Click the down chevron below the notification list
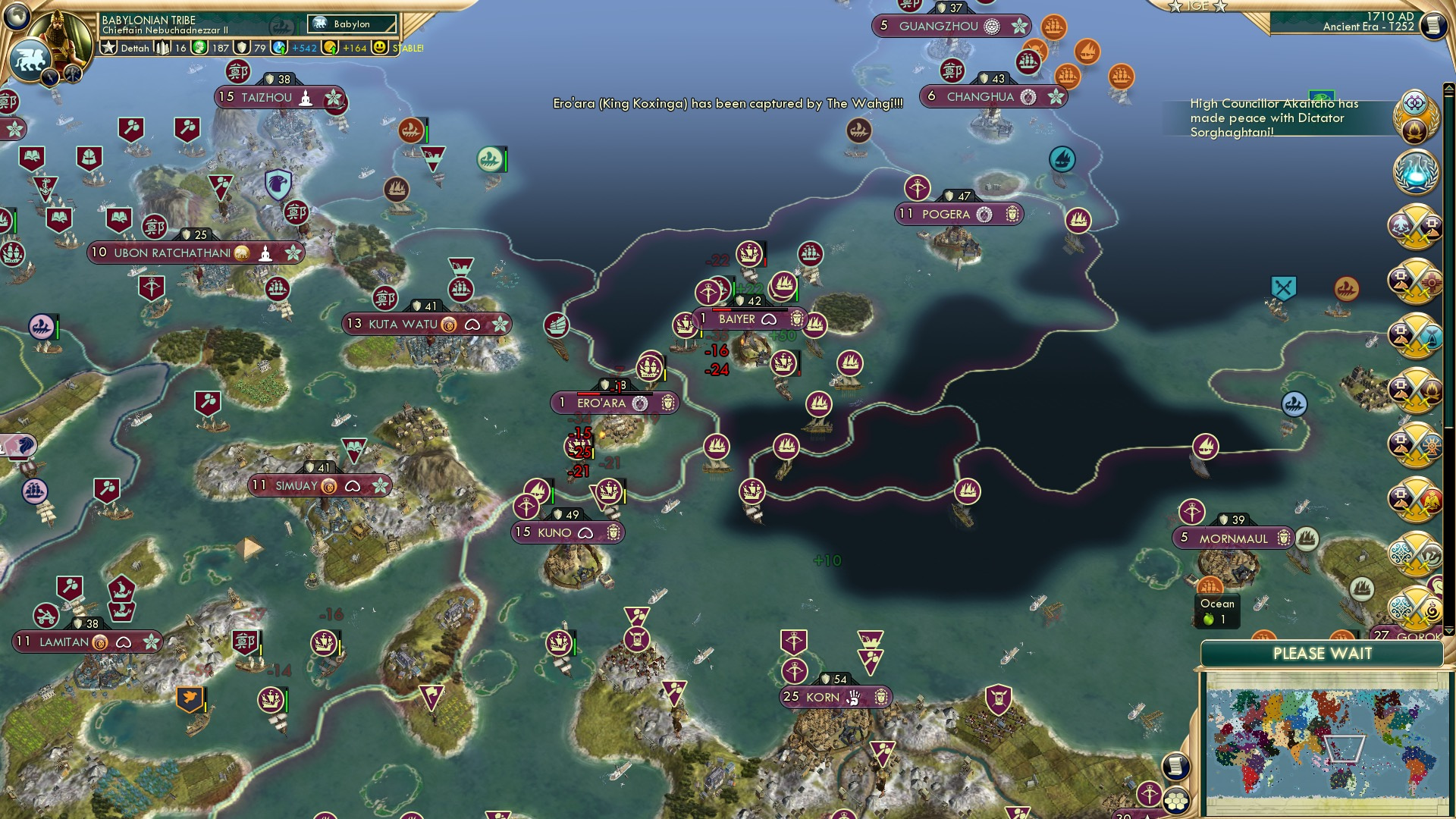The width and height of the screenshot is (1456, 819). click(x=1448, y=630)
